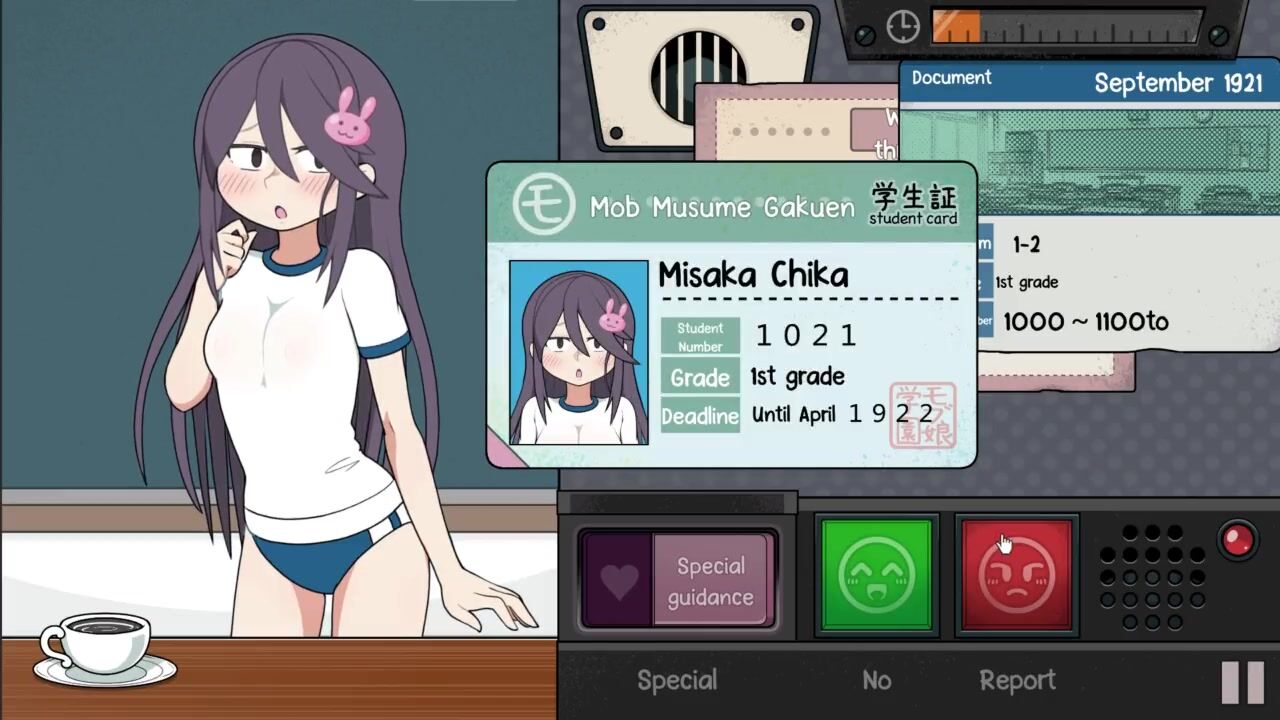
Task: Select the Misaka Chika student card
Action: 731,315
